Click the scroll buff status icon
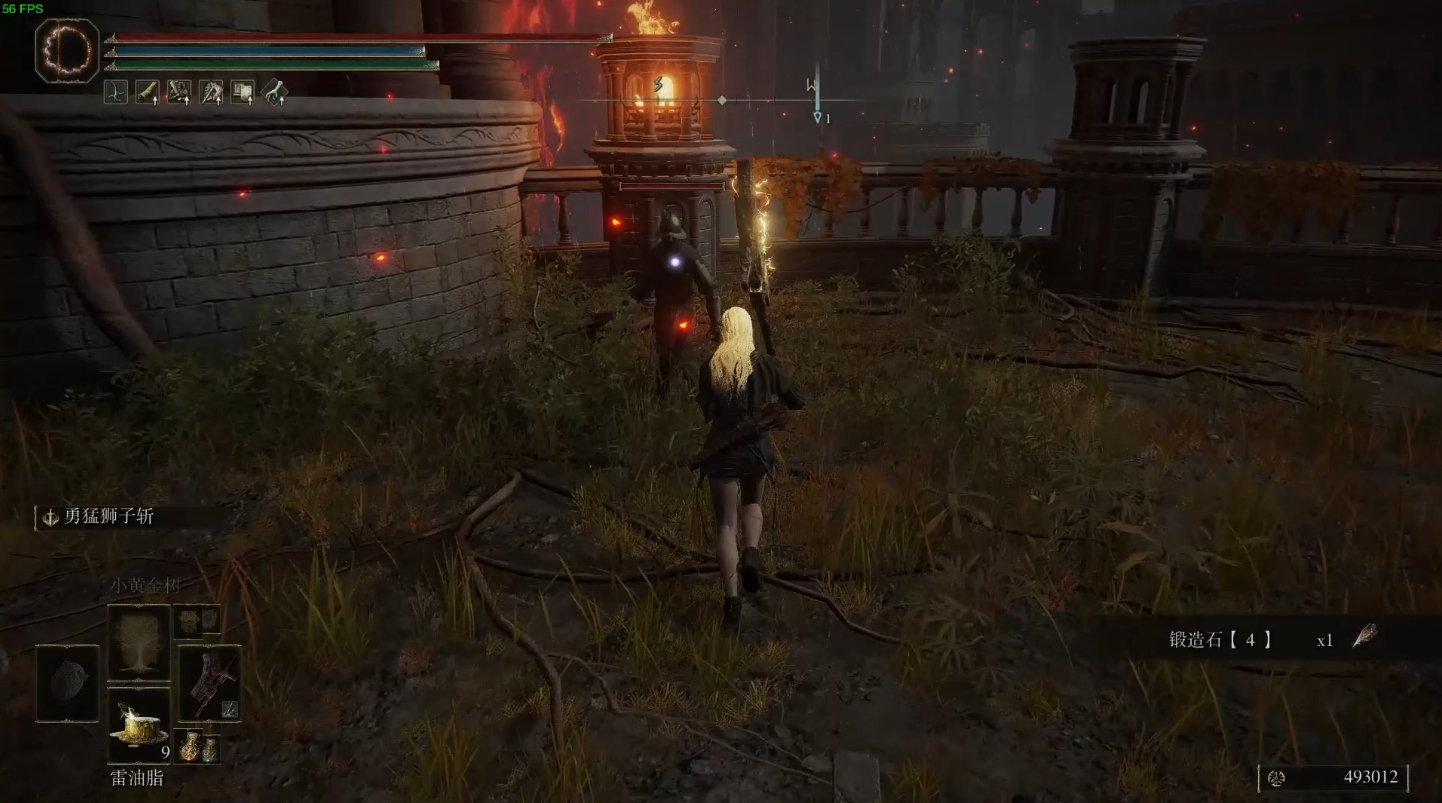This screenshot has width=1442, height=803. (243, 92)
